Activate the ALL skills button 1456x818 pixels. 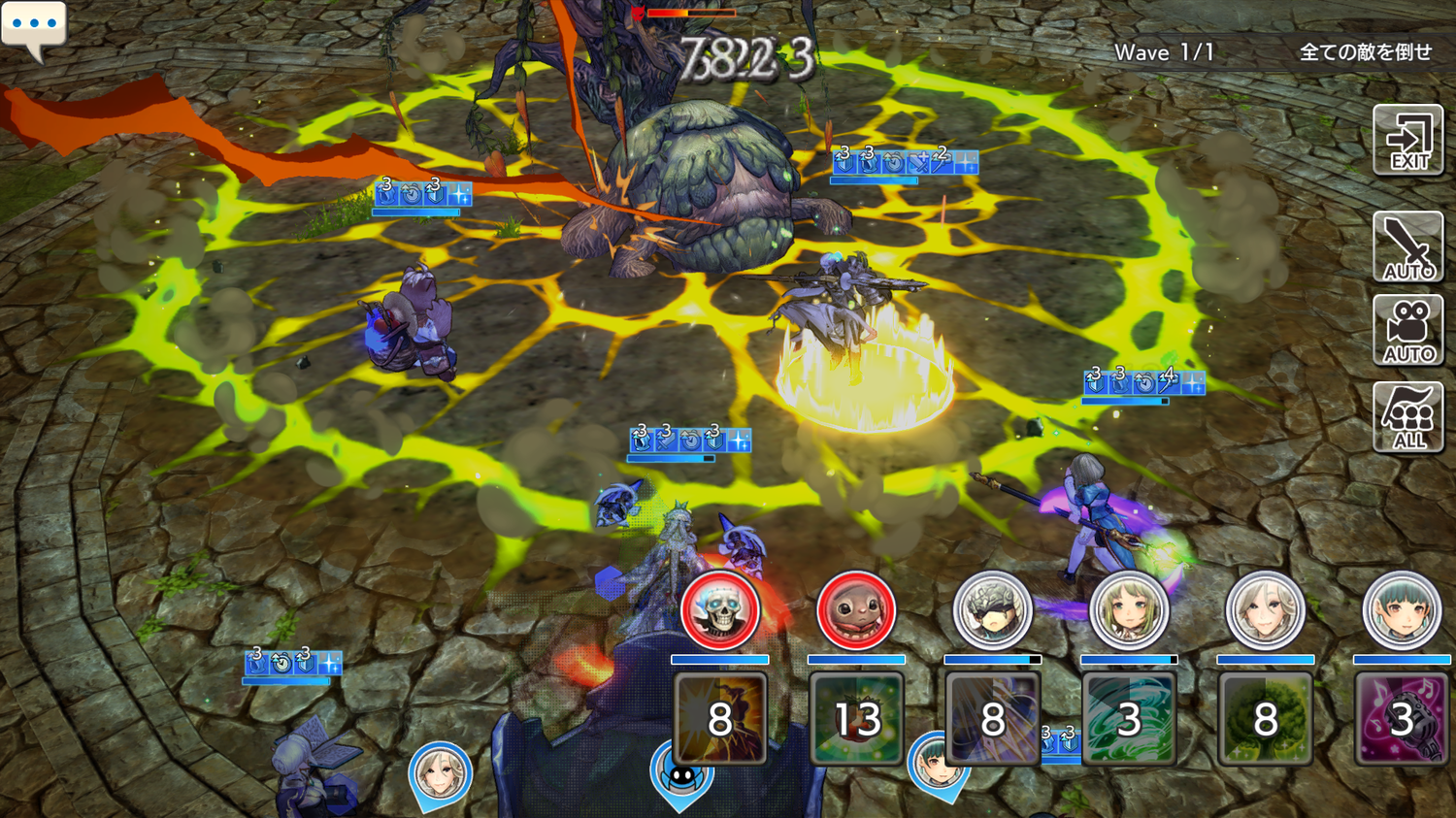click(x=1408, y=417)
